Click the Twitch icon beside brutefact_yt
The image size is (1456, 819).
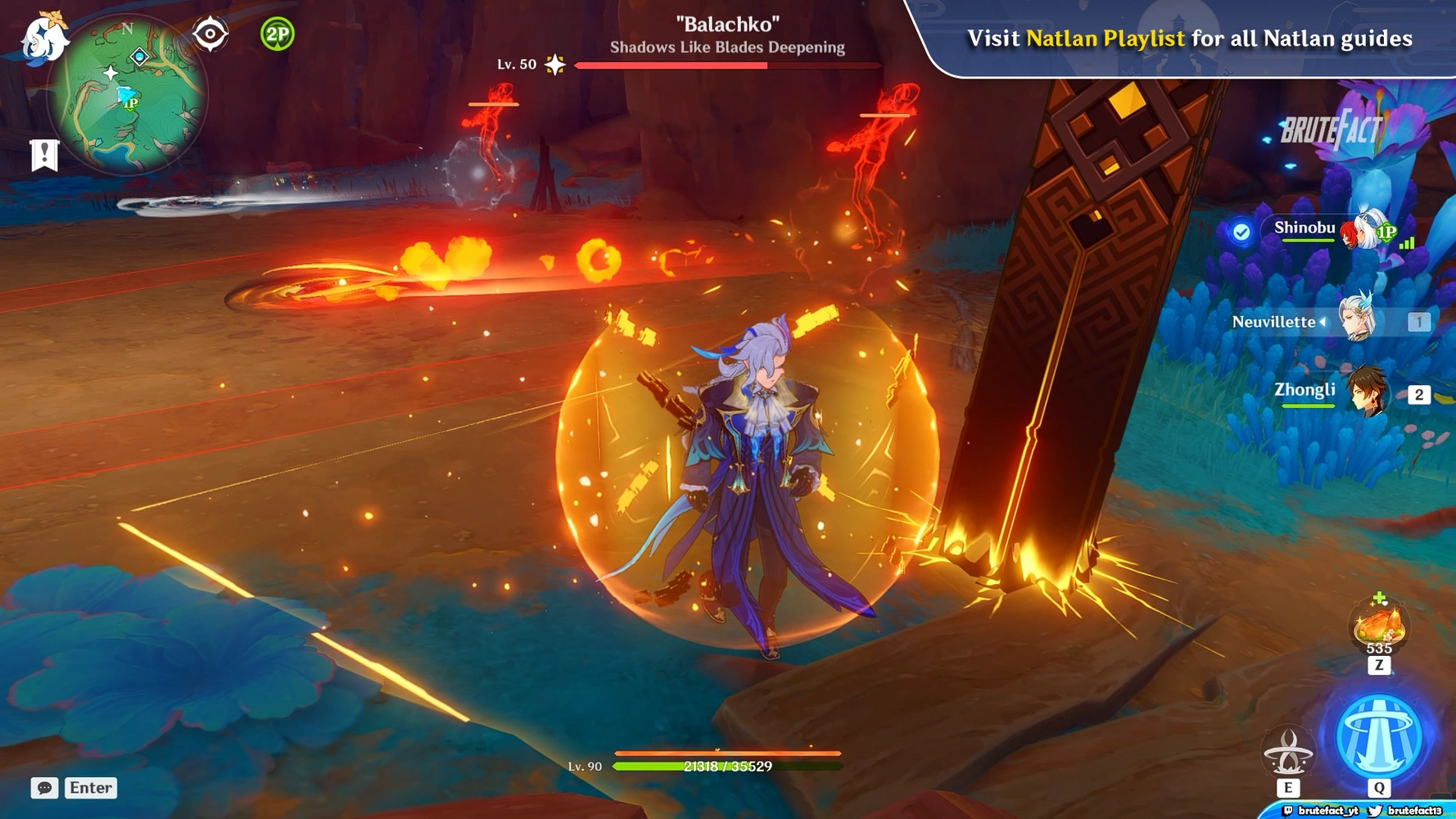tap(1288, 811)
